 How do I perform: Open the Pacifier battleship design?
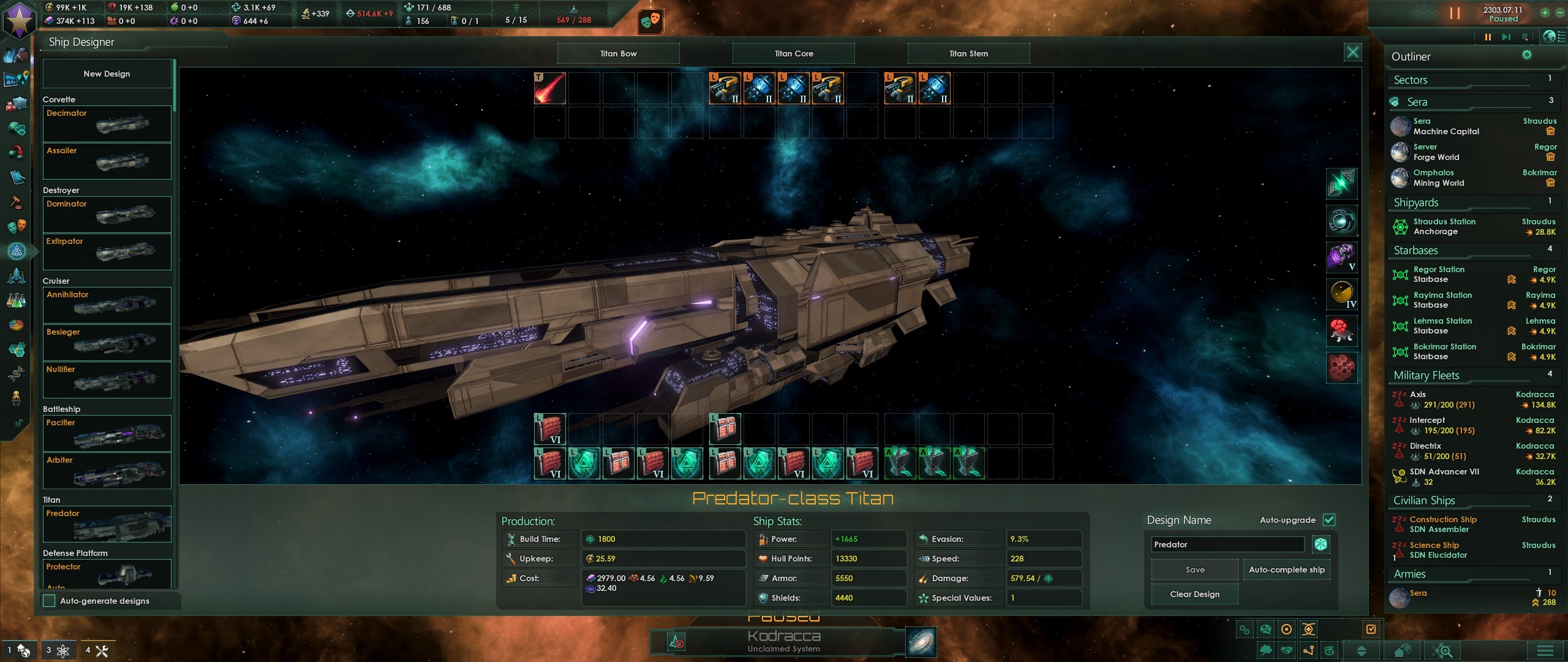[x=107, y=433]
